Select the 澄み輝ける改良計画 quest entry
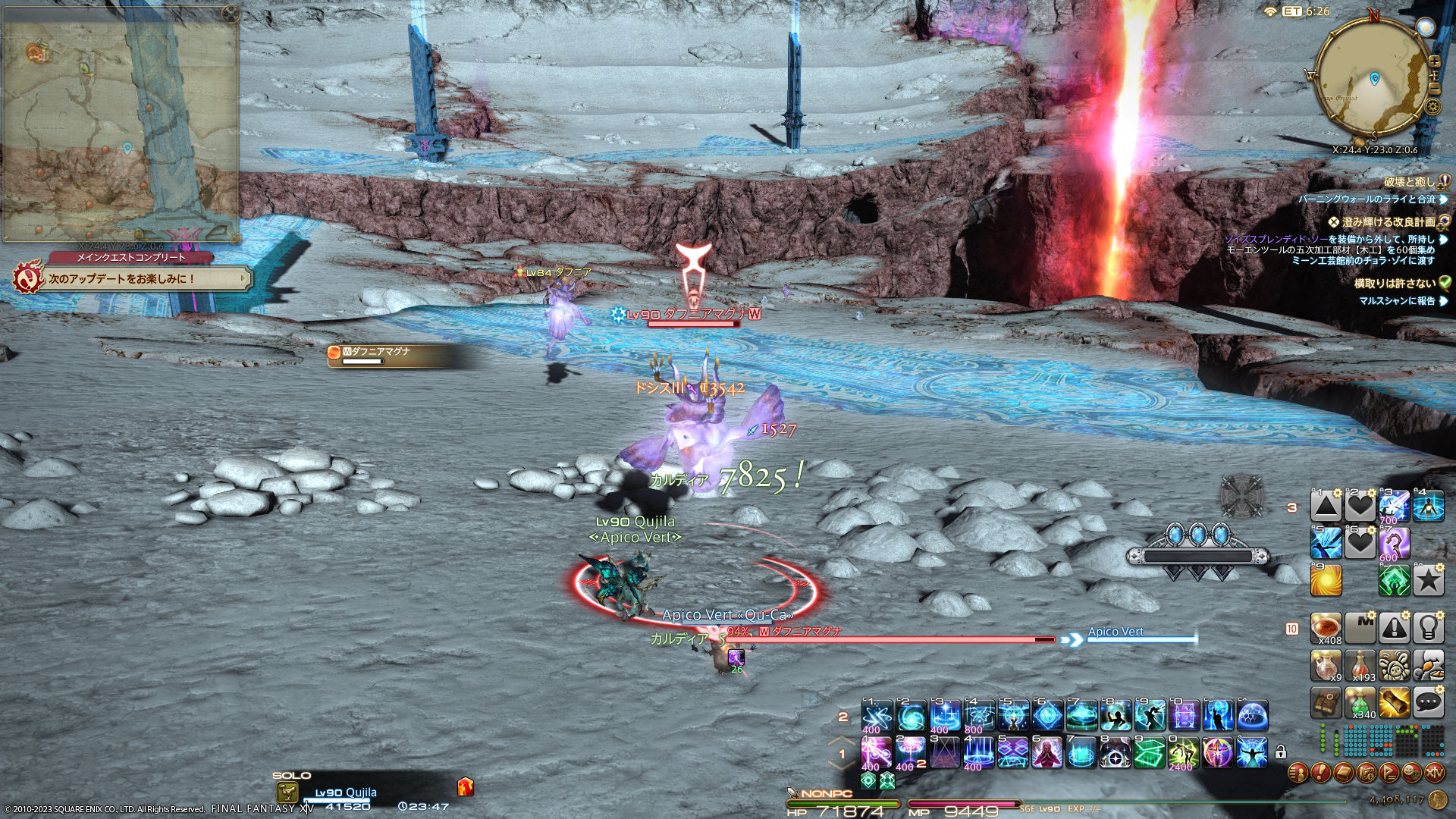 pyautogui.click(x=1388, y=222)
